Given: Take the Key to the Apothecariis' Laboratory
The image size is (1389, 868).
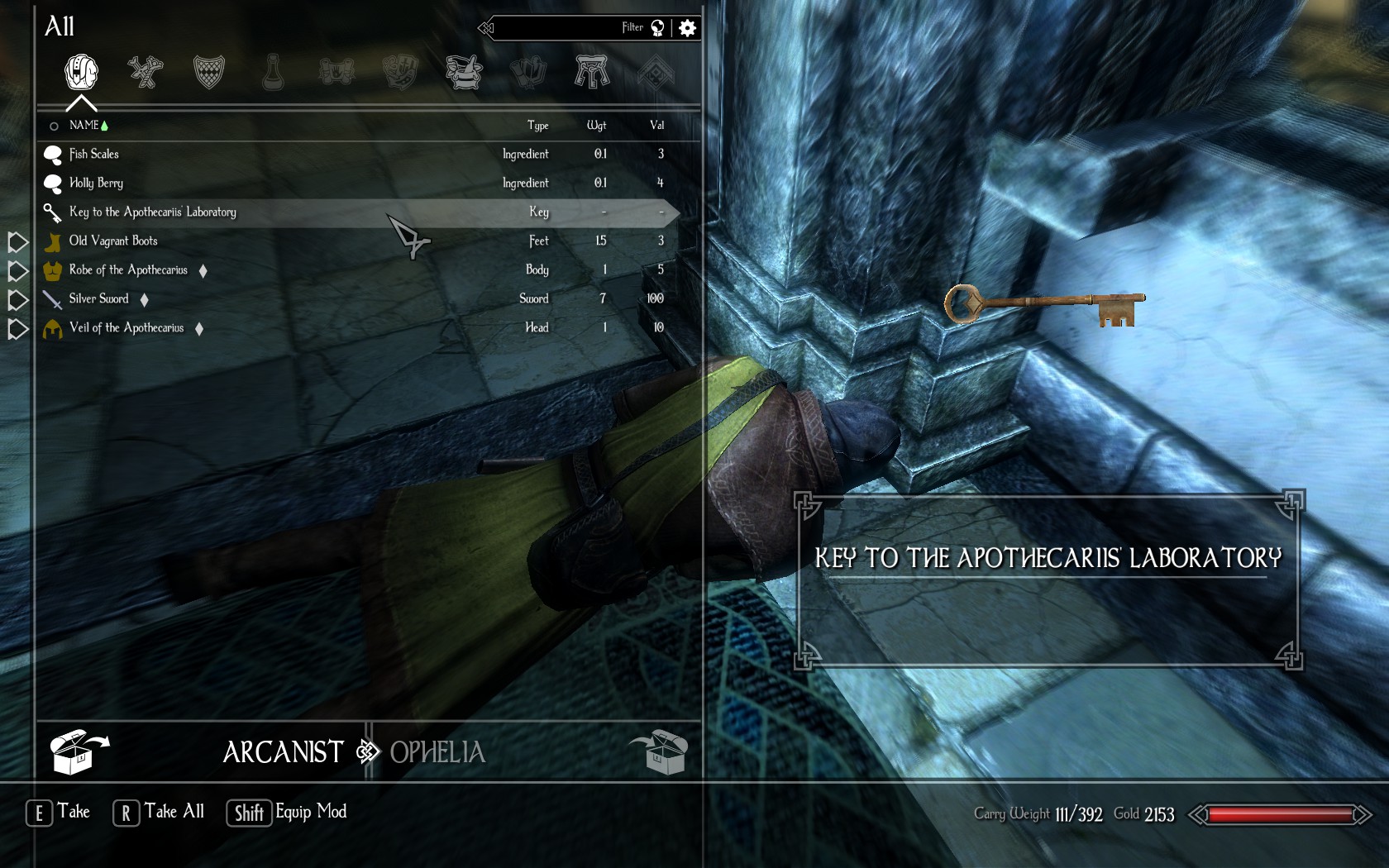Looking at the screenshot, I should click(153, 212).
